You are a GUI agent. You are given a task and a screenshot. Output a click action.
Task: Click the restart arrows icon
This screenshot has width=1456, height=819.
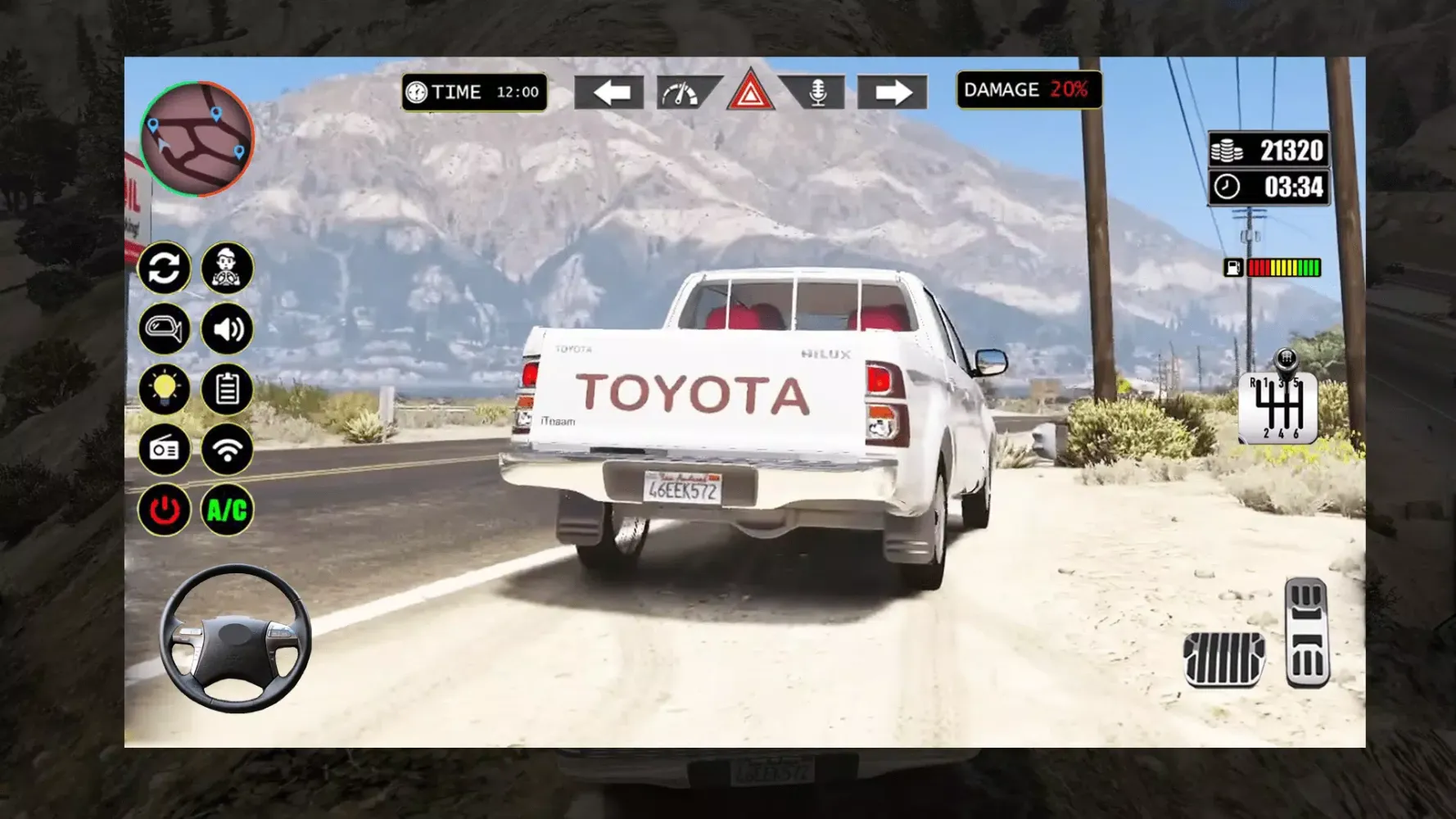point(165,269)
